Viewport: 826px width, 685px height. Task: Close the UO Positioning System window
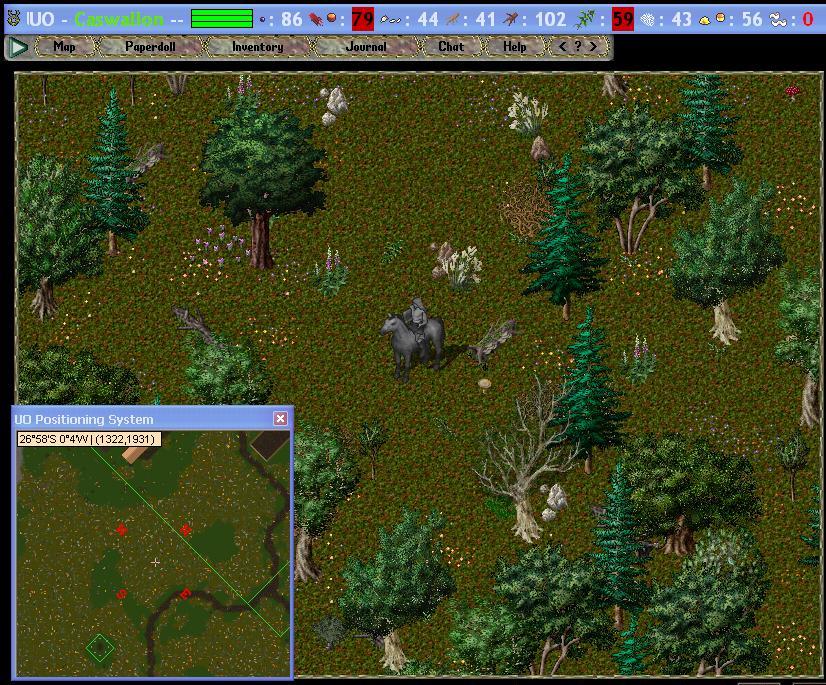[281, 419]
